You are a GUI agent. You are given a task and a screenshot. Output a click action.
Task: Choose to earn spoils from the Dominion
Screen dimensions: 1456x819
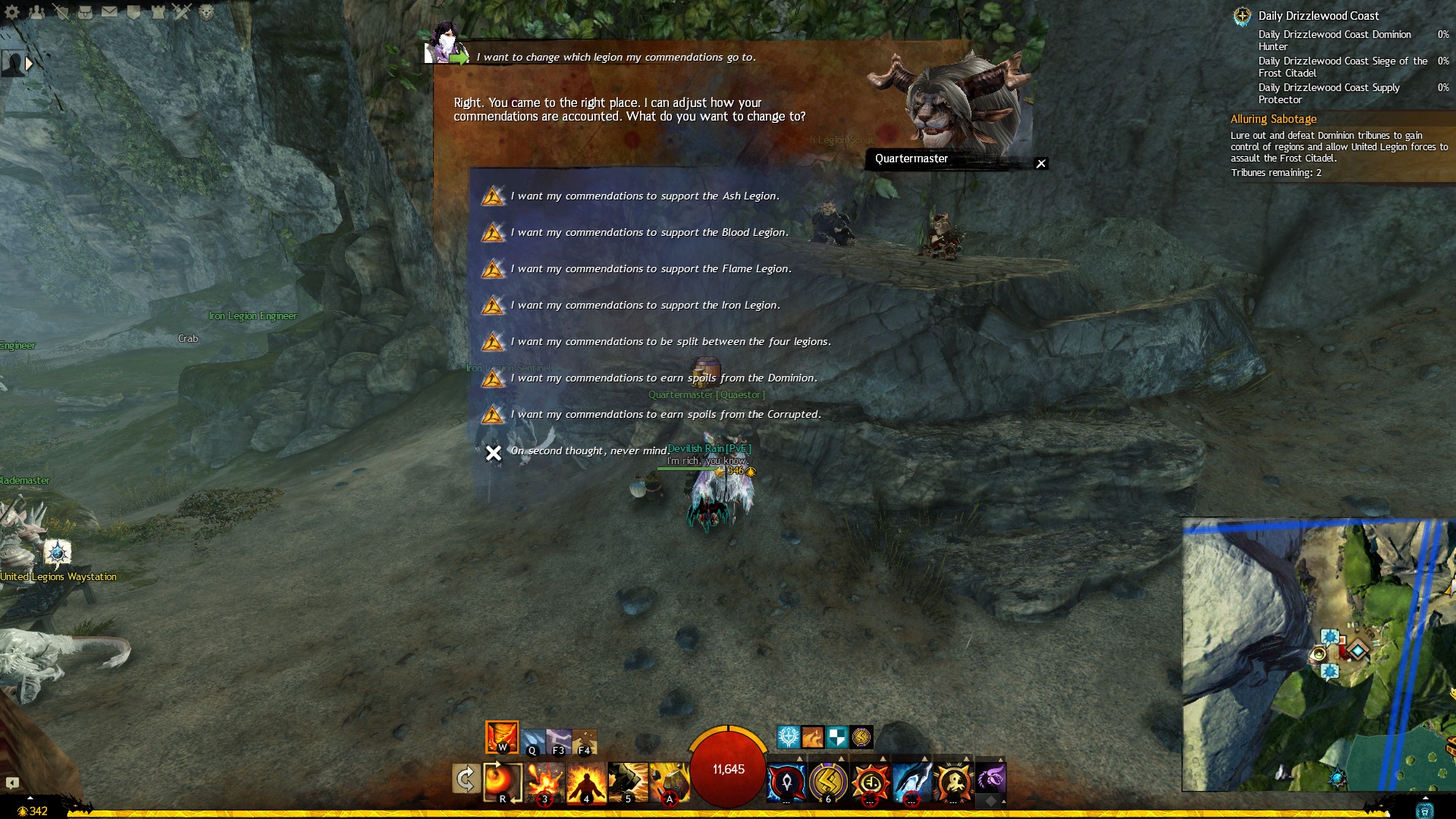664,378
